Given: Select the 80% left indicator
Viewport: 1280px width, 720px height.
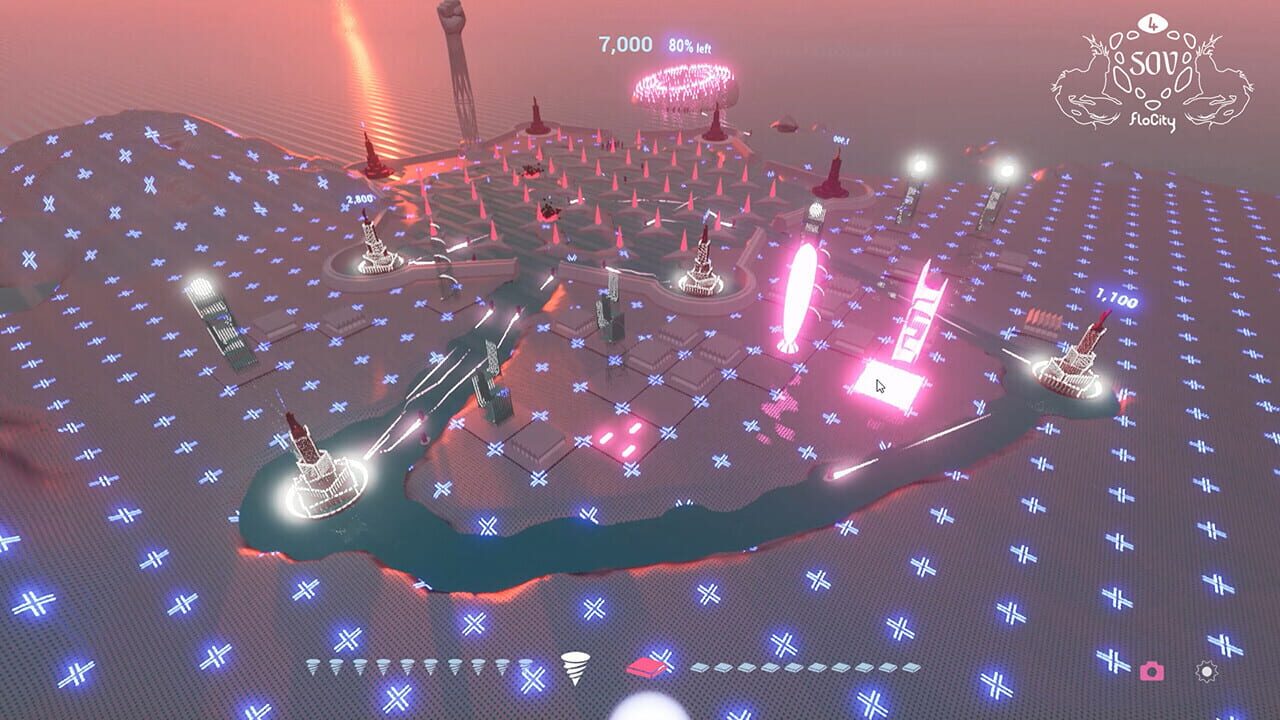Looking at the screenshot, I should (x=691, y=44).
